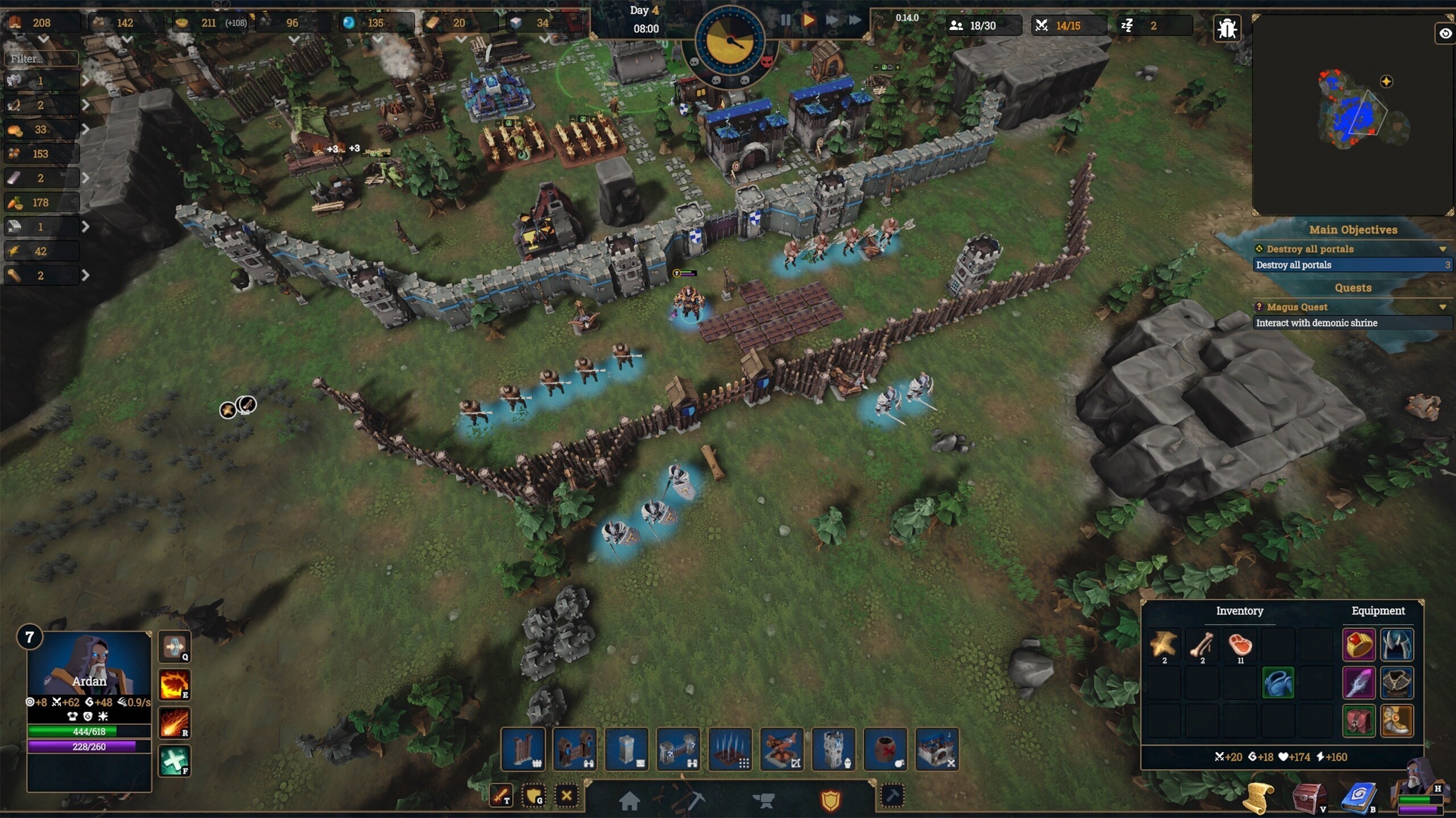Switch to the house build category
Screen dimensions: 1456x818
pyautogui.click(x=629, y=800)
